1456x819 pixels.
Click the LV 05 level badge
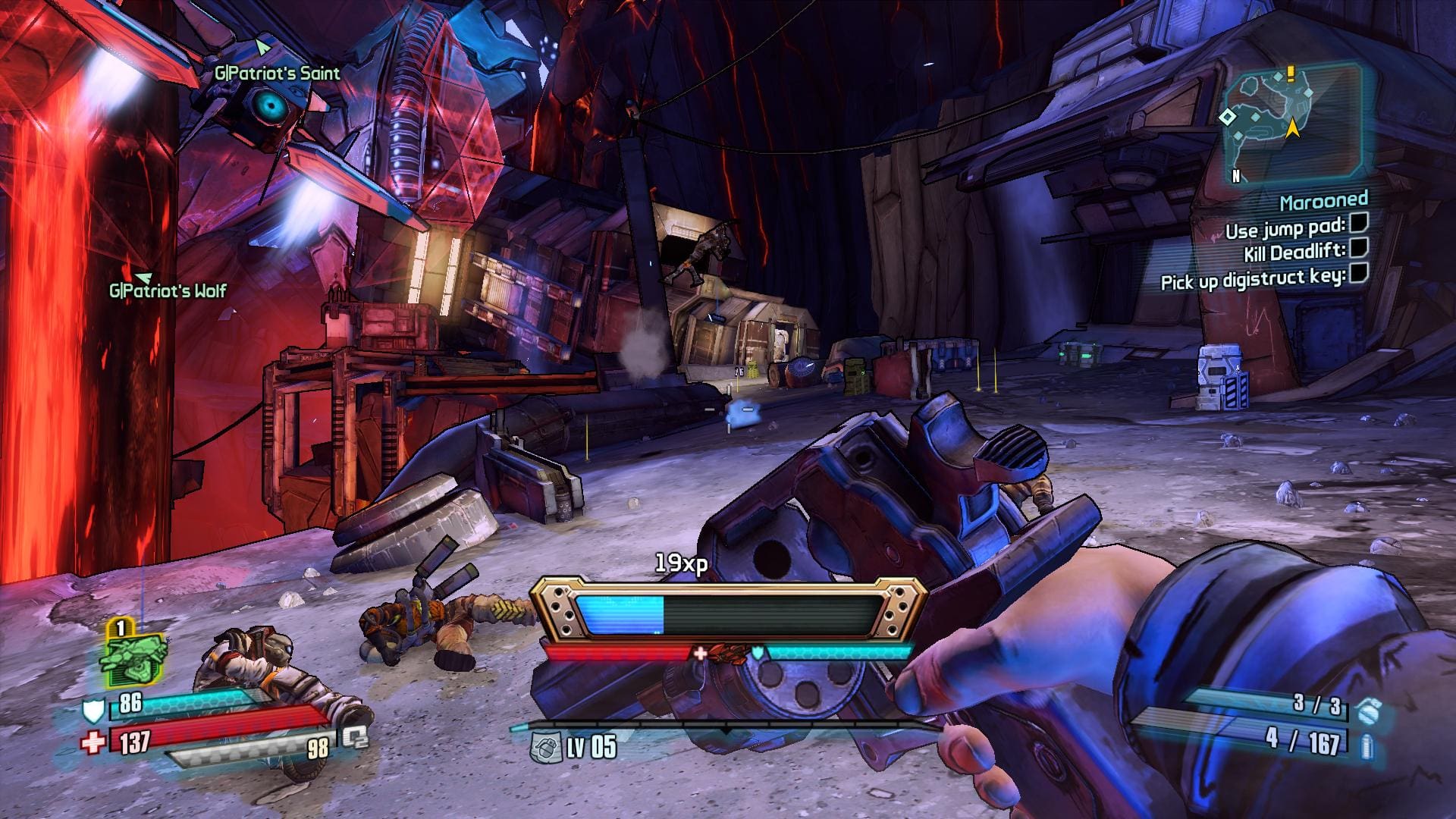tap(575, 747)
